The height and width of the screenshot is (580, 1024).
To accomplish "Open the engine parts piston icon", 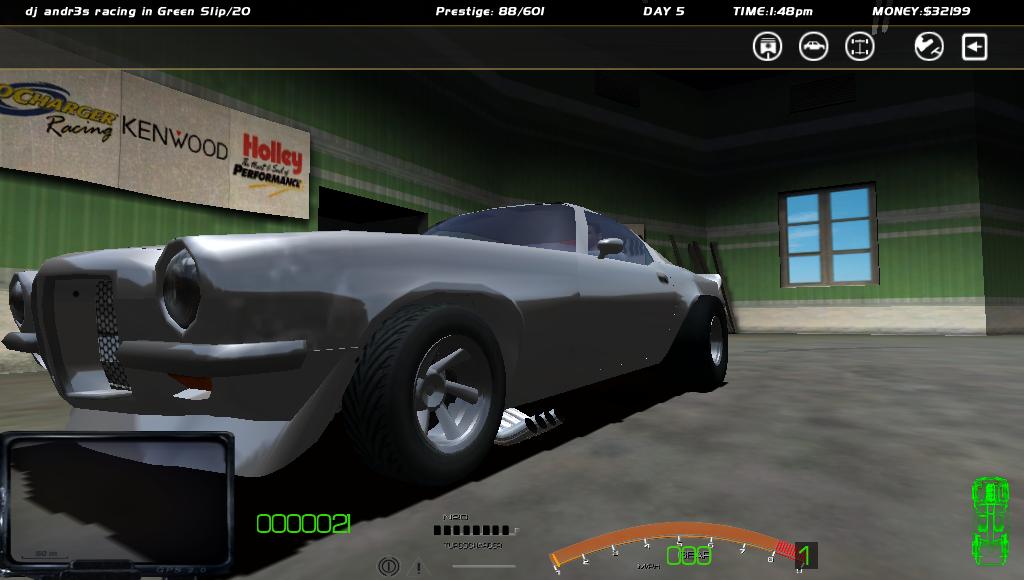I will click(x=767, y=46).
